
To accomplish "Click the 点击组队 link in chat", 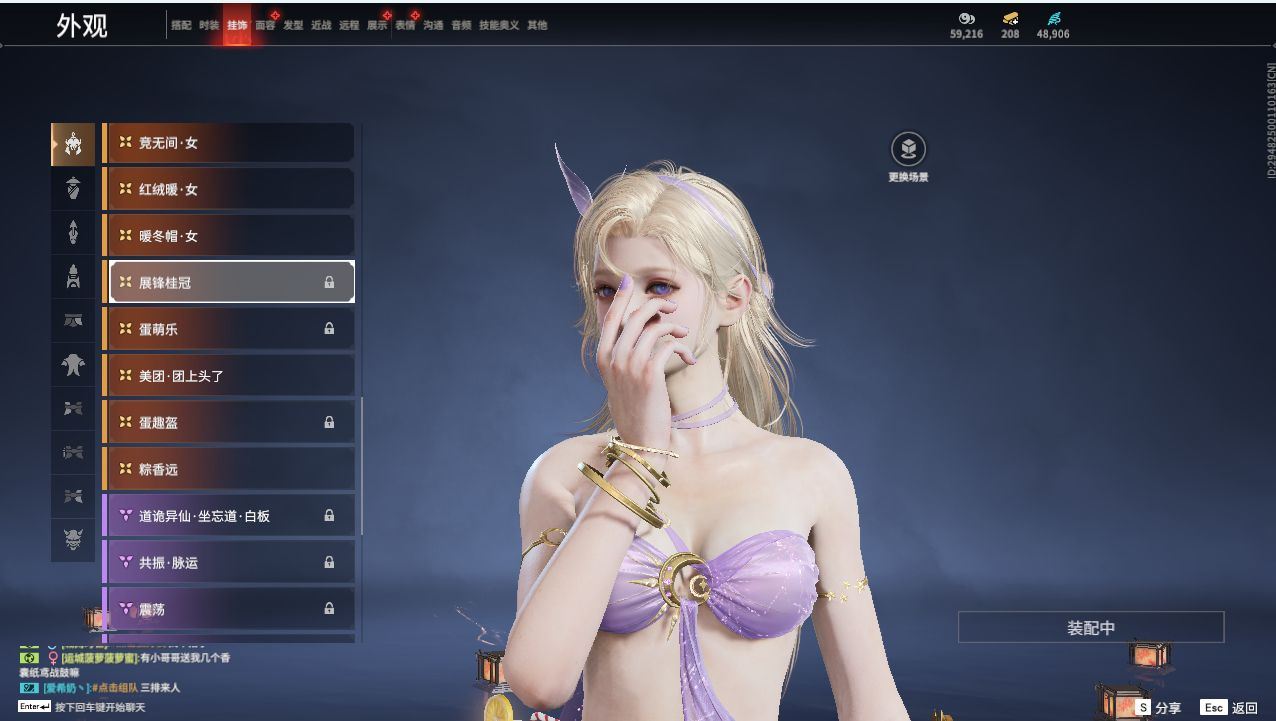I will click(x=114, y=688).
